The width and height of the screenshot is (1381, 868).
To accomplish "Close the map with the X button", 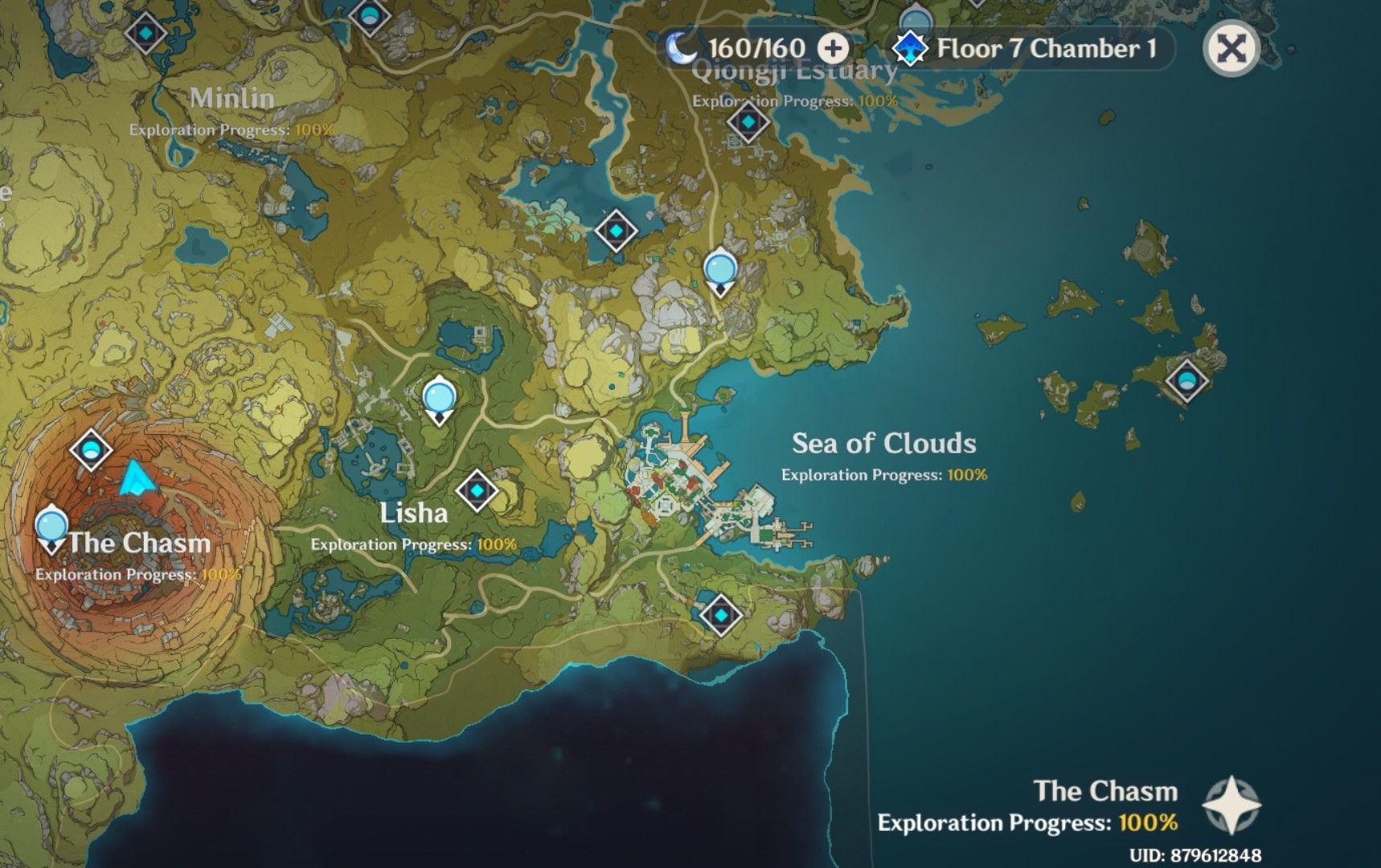I will coord(1233,50).
